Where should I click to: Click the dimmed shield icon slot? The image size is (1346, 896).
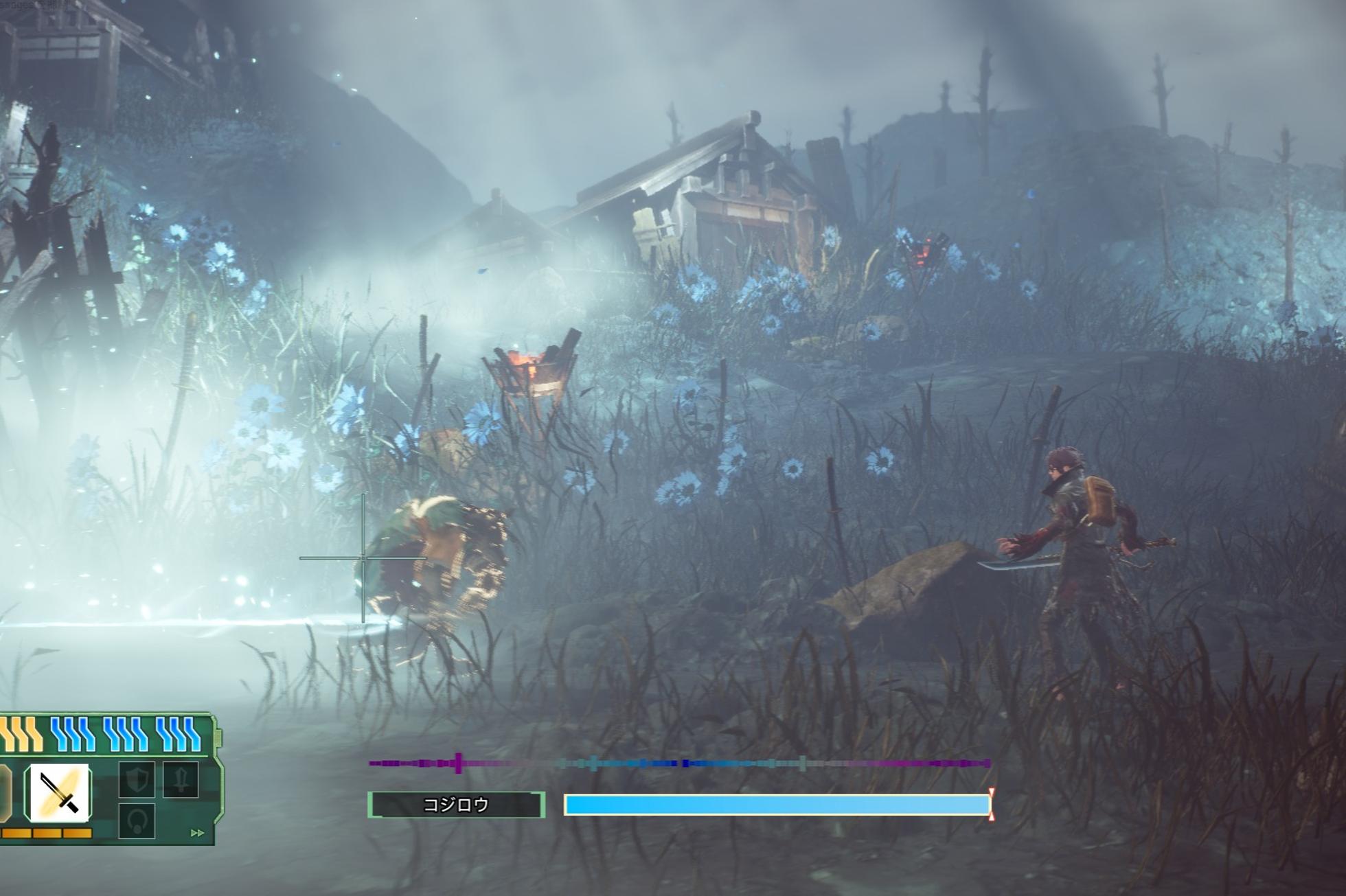coord(137,780)
